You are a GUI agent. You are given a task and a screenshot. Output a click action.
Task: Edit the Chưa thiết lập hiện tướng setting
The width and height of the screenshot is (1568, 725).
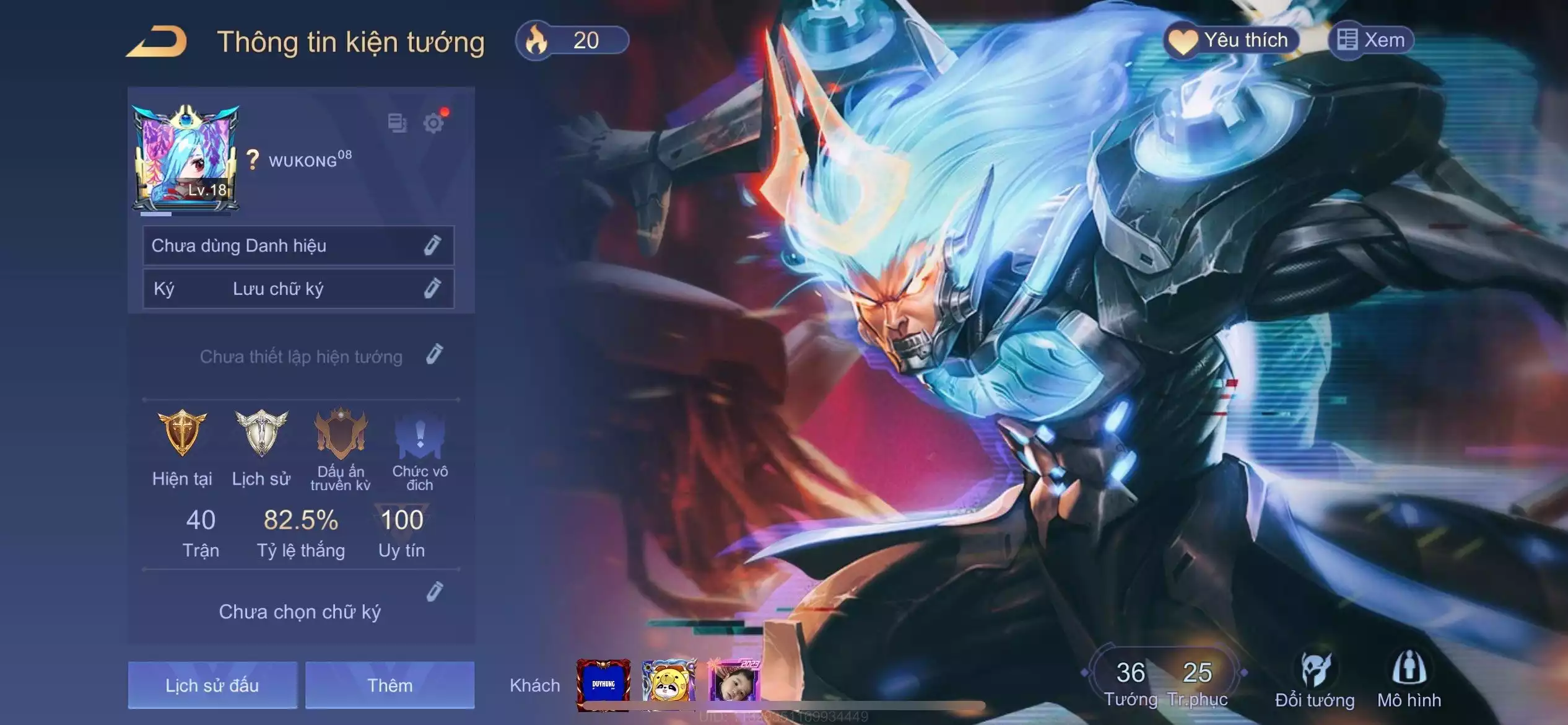pyautogui.click(x=435, y=354)
